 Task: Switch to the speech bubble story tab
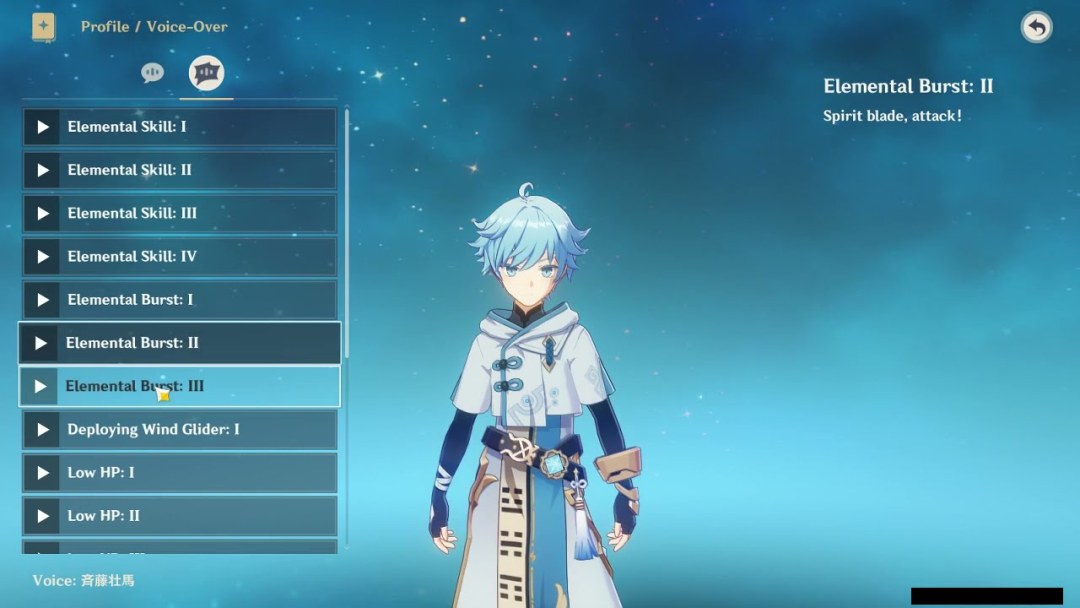point(152,73)
